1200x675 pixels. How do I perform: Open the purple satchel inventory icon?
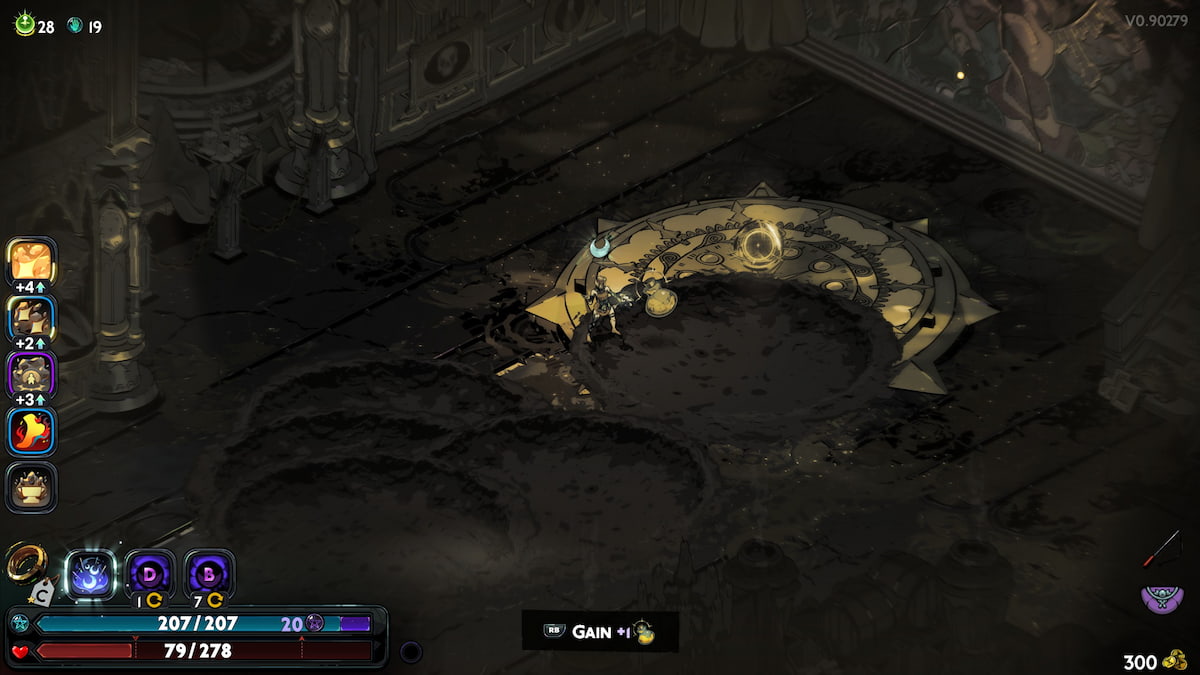(1160, 599)
